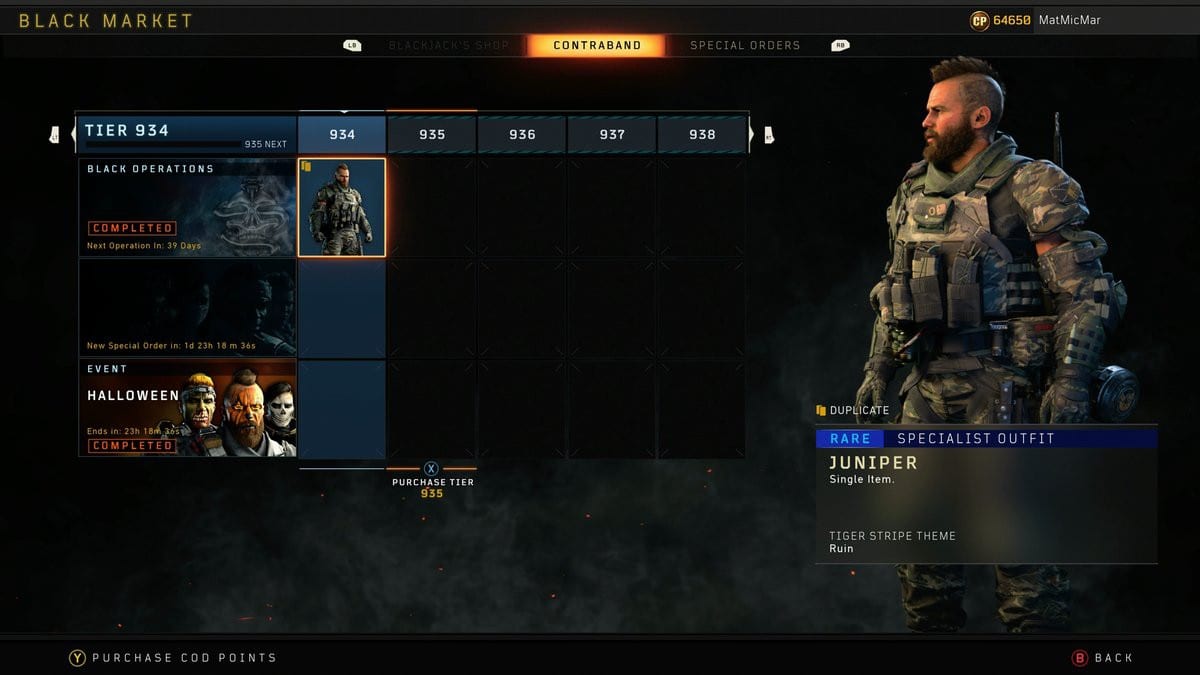Switch to the Blackjack's Shop tab
Screen dimensions: 1200x675
click(x=448, y=45)
